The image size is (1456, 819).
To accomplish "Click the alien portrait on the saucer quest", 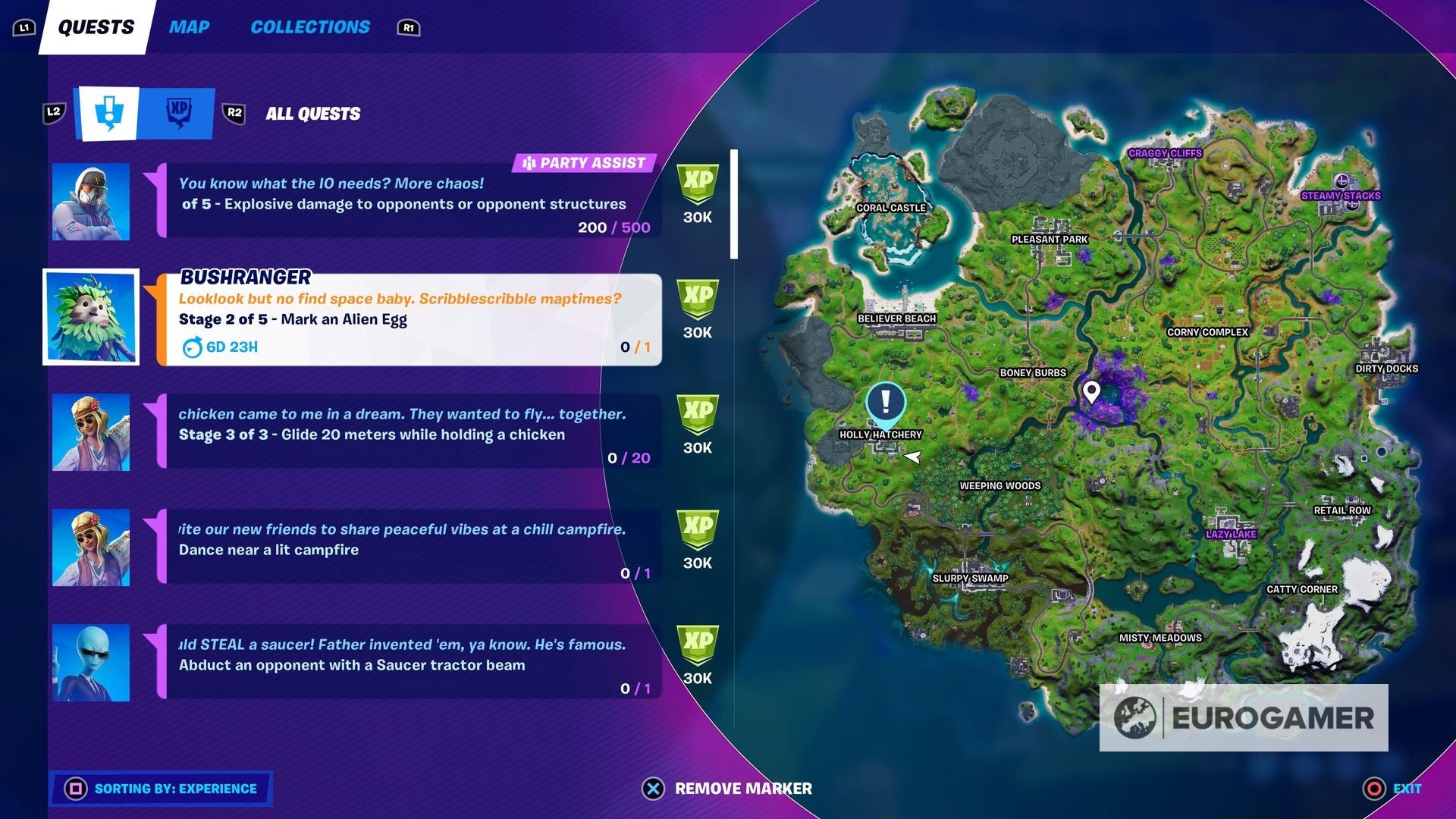I will [90, 662].
